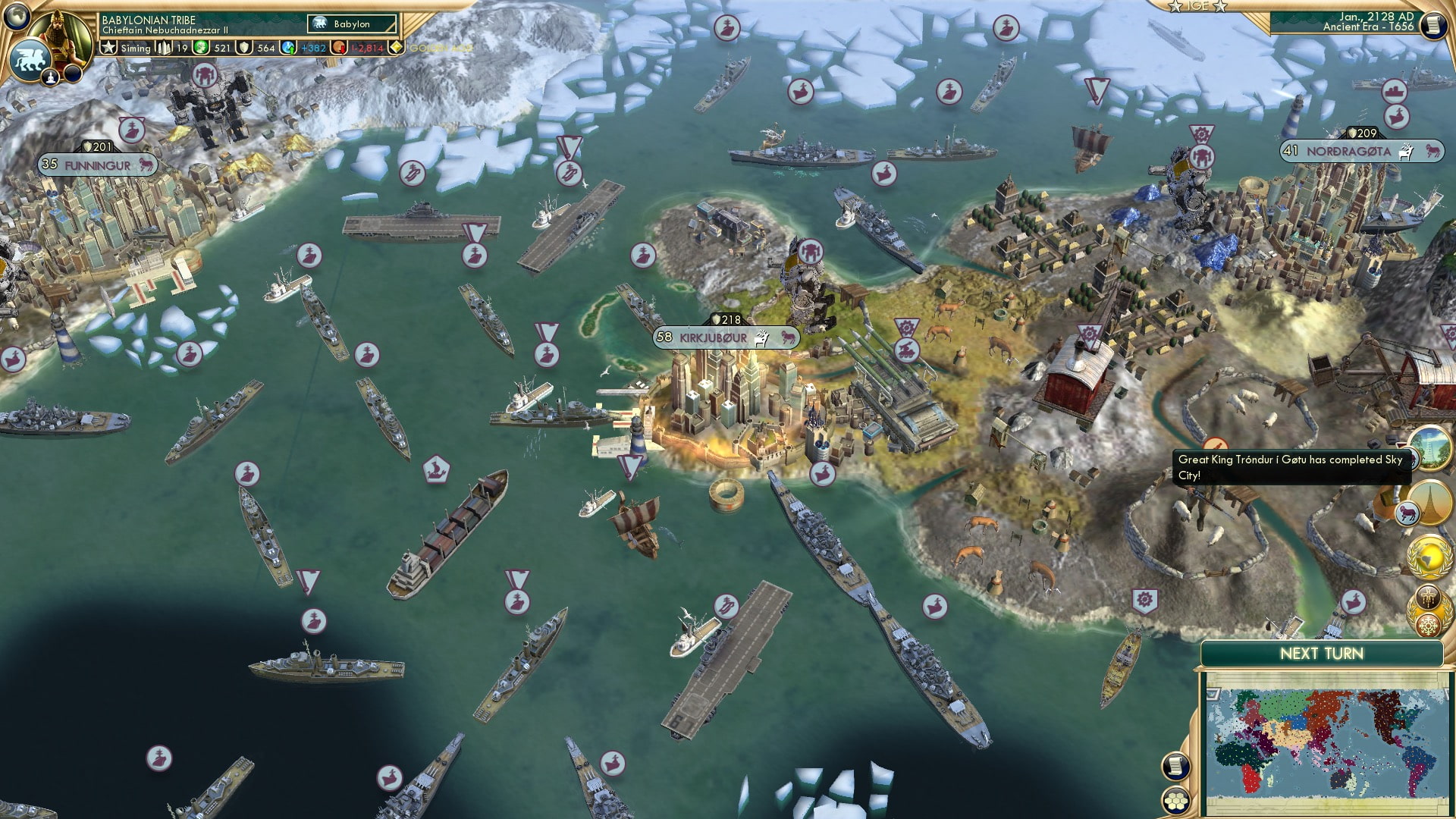The image size is (1456, 819).
Task: Open the golden diplomacy globe on the right
Action: [x=1428, y=557]
